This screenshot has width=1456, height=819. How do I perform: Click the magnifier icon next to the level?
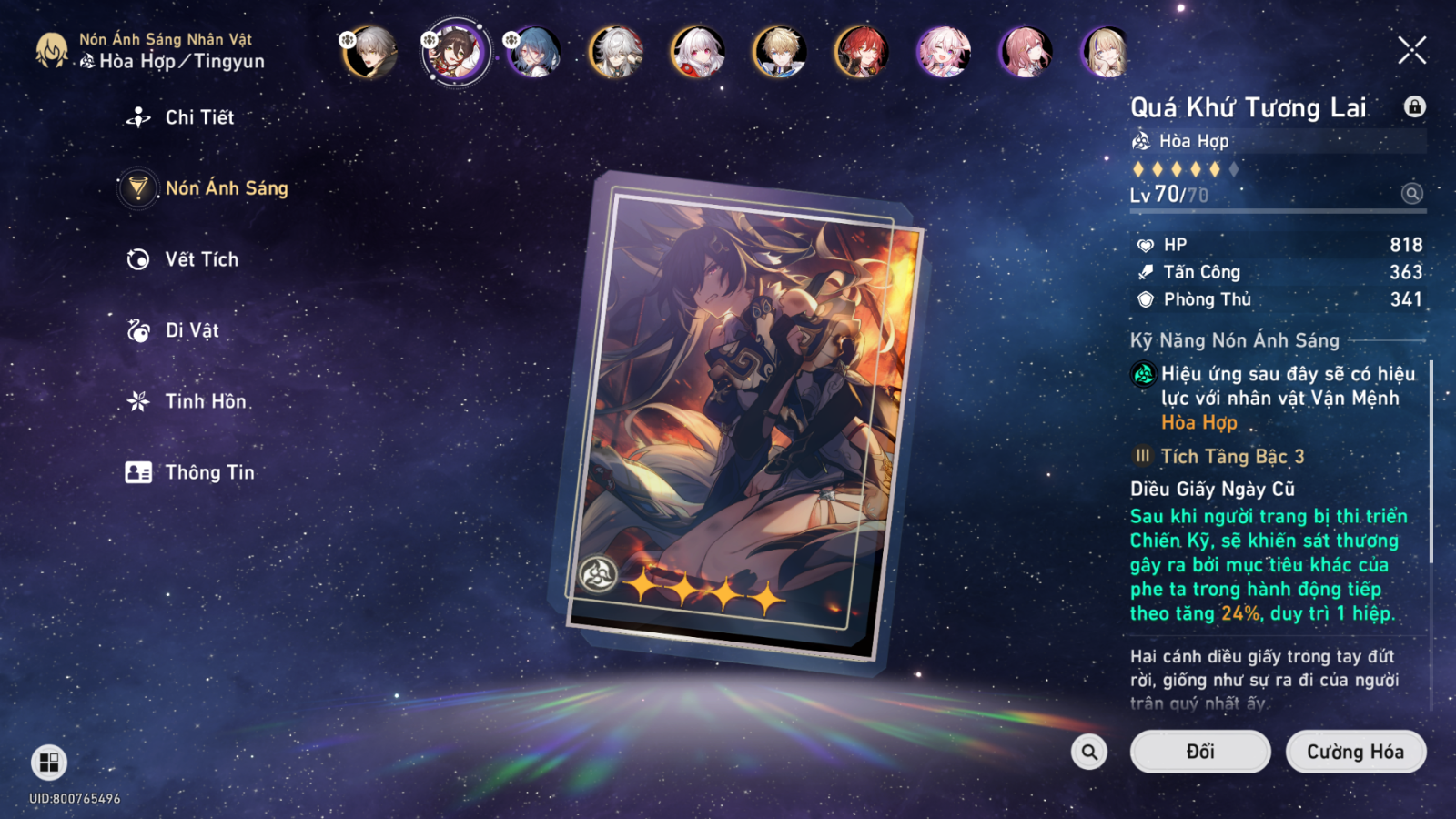pyautogui.click(x=1411, y=193)
